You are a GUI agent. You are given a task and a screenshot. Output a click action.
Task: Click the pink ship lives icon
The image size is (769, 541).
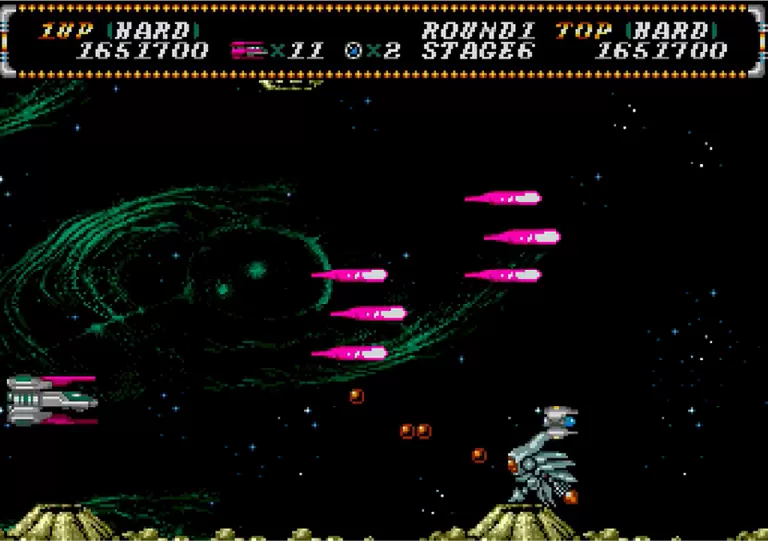click(247, 50)
